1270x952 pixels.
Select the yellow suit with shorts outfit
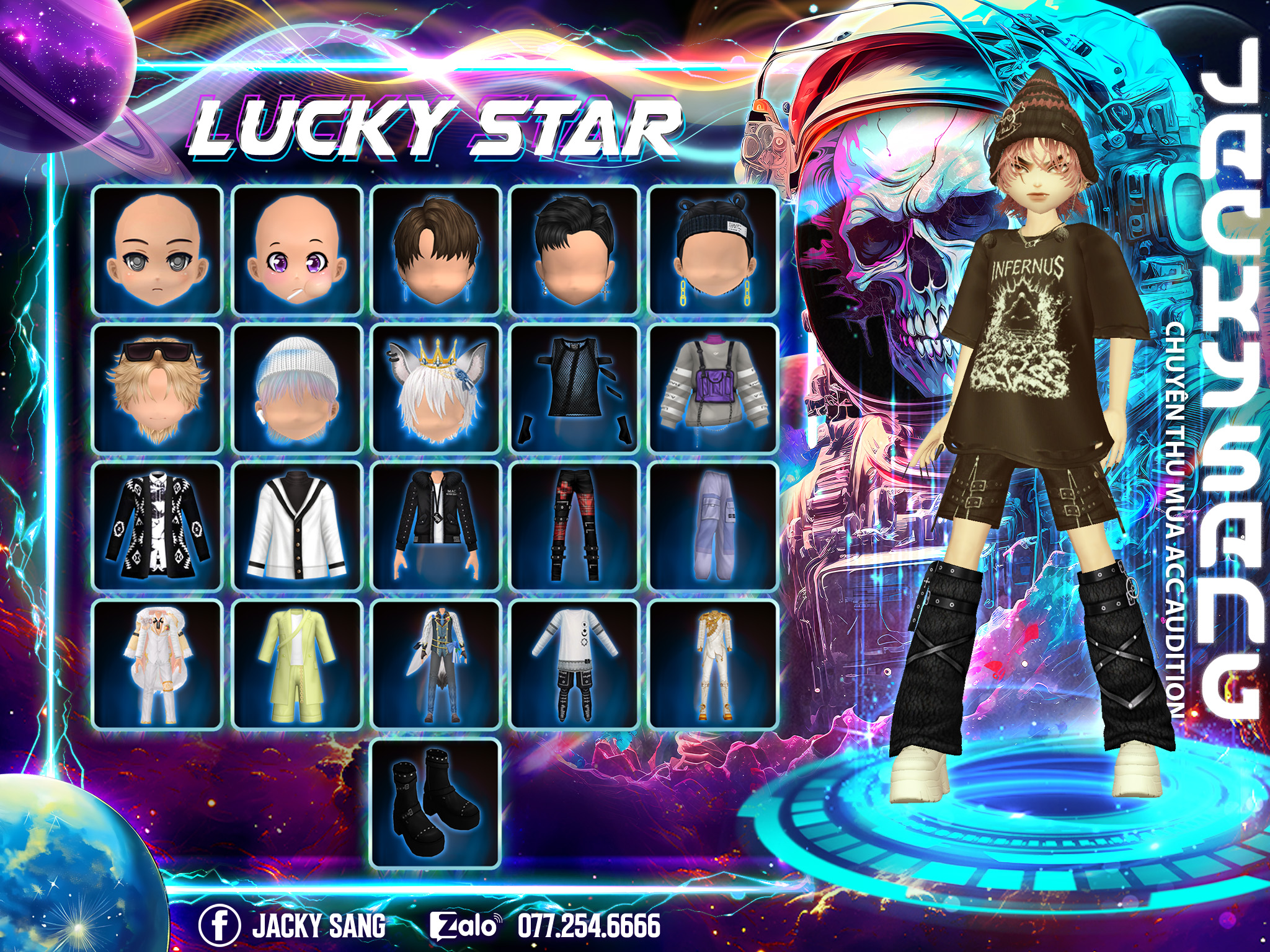297,665
